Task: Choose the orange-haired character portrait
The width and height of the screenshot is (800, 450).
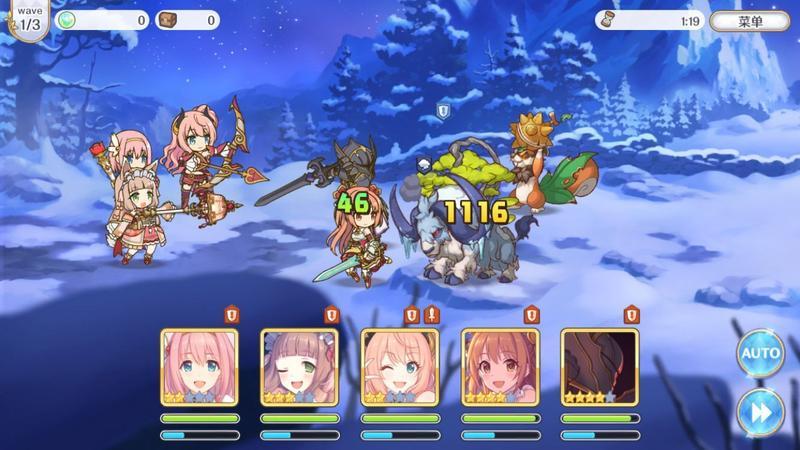Action: pos(499,366)
